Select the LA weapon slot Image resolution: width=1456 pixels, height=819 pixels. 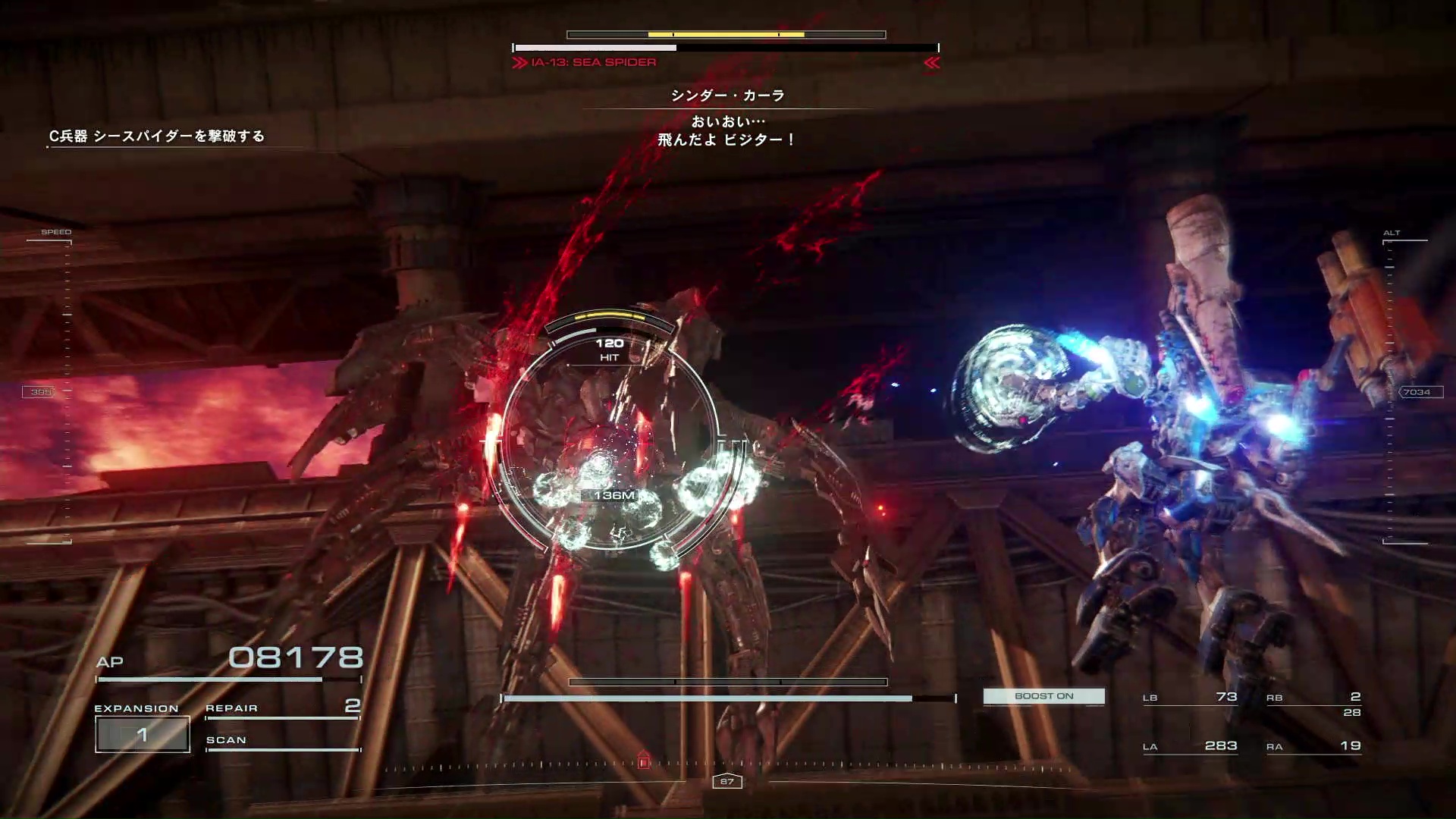click(1189, 746)
